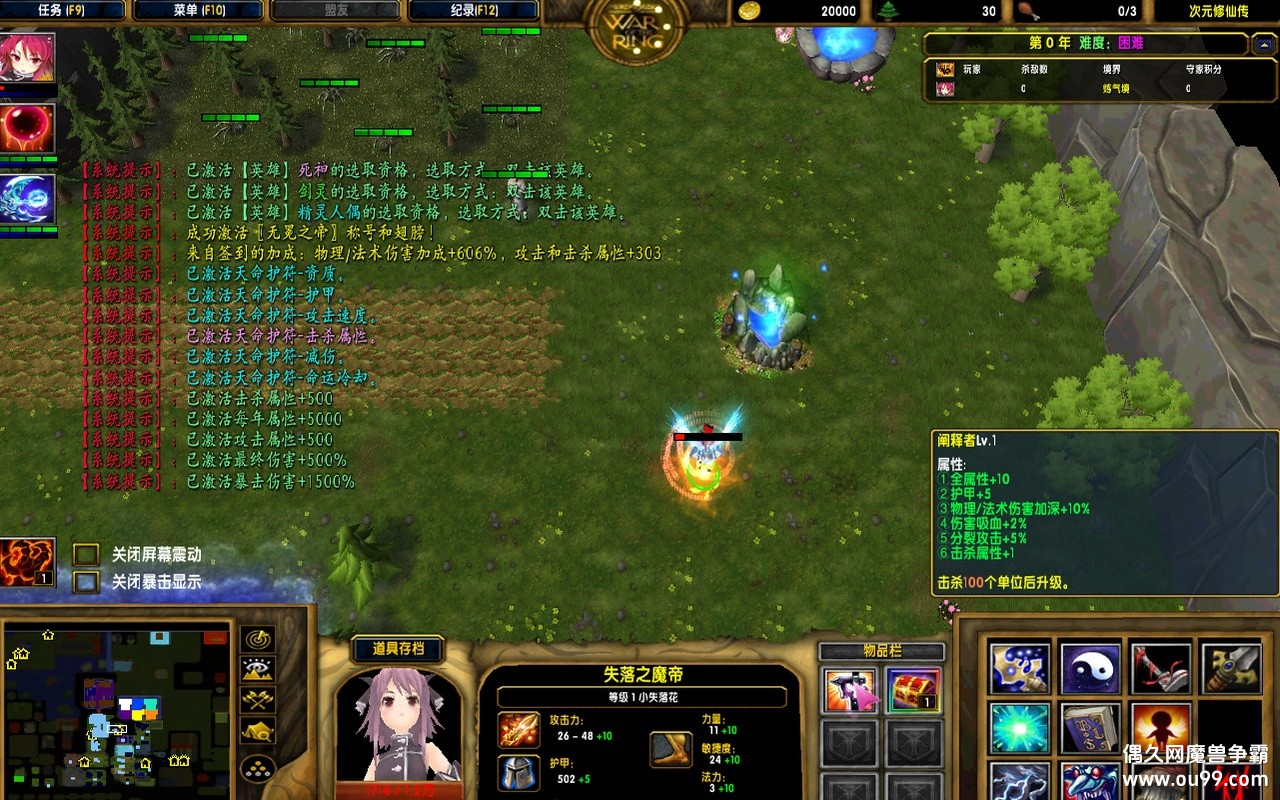Select the red-haired hero portrait

[x=27, y=58]
